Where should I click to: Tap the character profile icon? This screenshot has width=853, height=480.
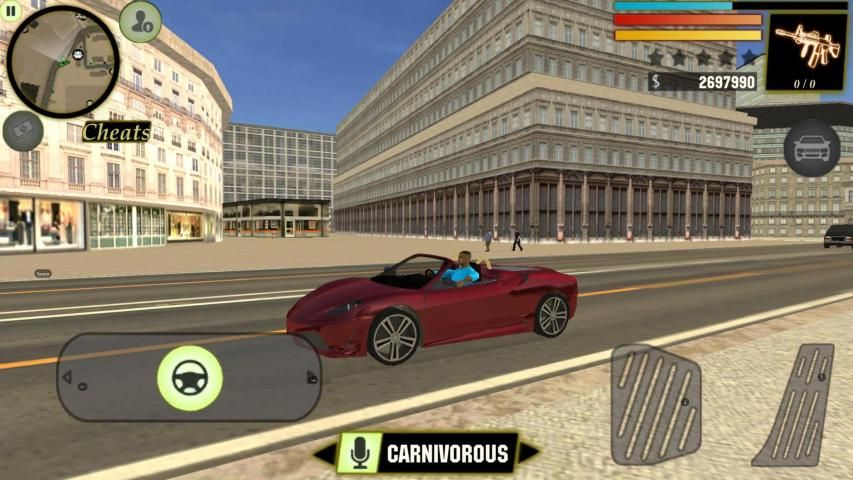(x=140, y=21)
